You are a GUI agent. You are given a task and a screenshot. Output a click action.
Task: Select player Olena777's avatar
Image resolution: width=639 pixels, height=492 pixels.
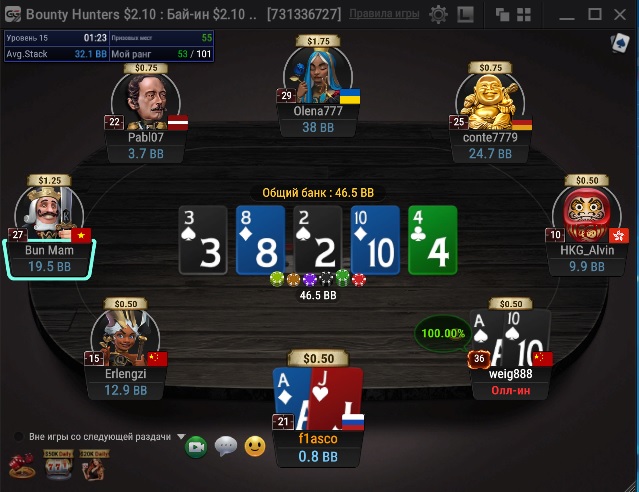pos(318,75)
